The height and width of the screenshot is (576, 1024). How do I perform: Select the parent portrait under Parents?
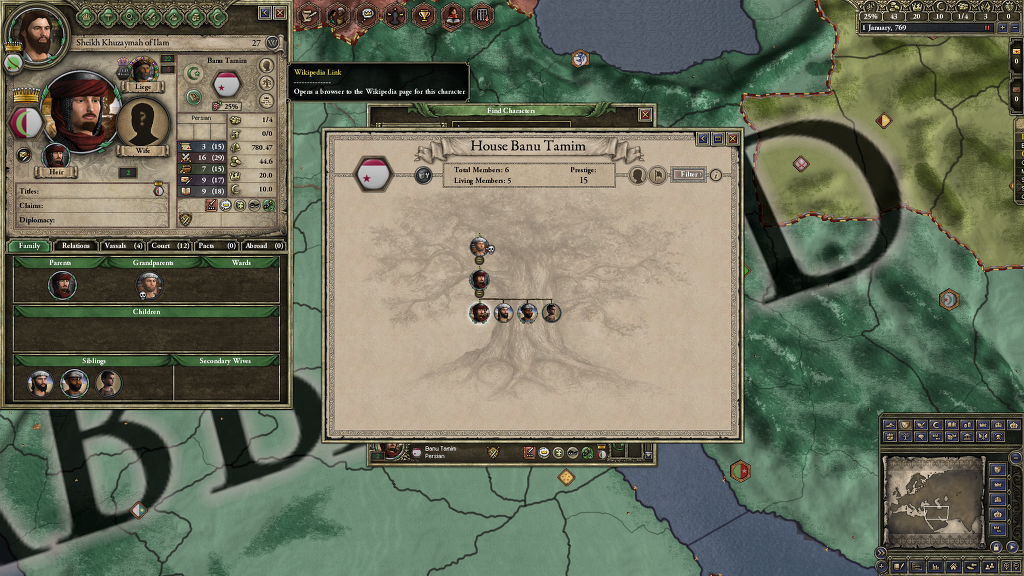[62, 285]
